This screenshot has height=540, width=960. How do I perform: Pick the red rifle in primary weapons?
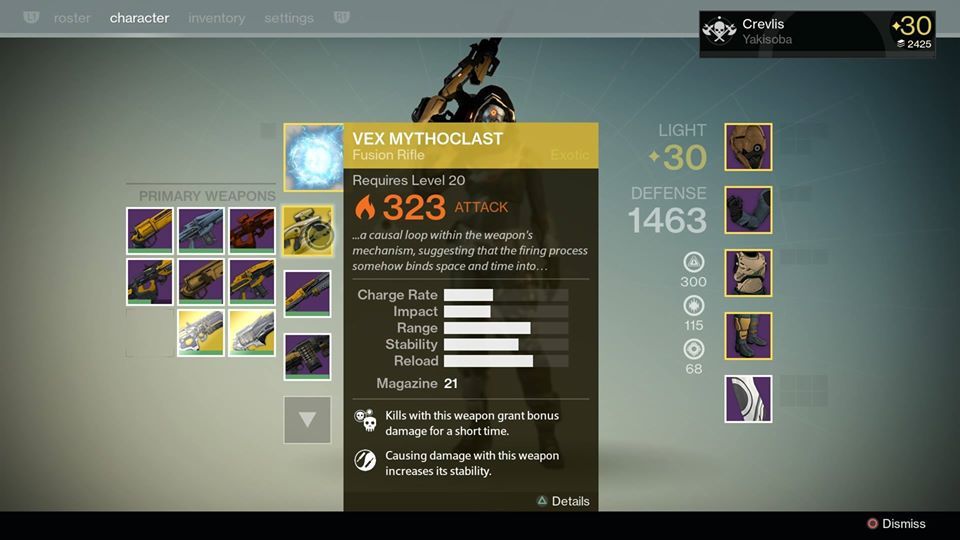click(x=252, y=230)
